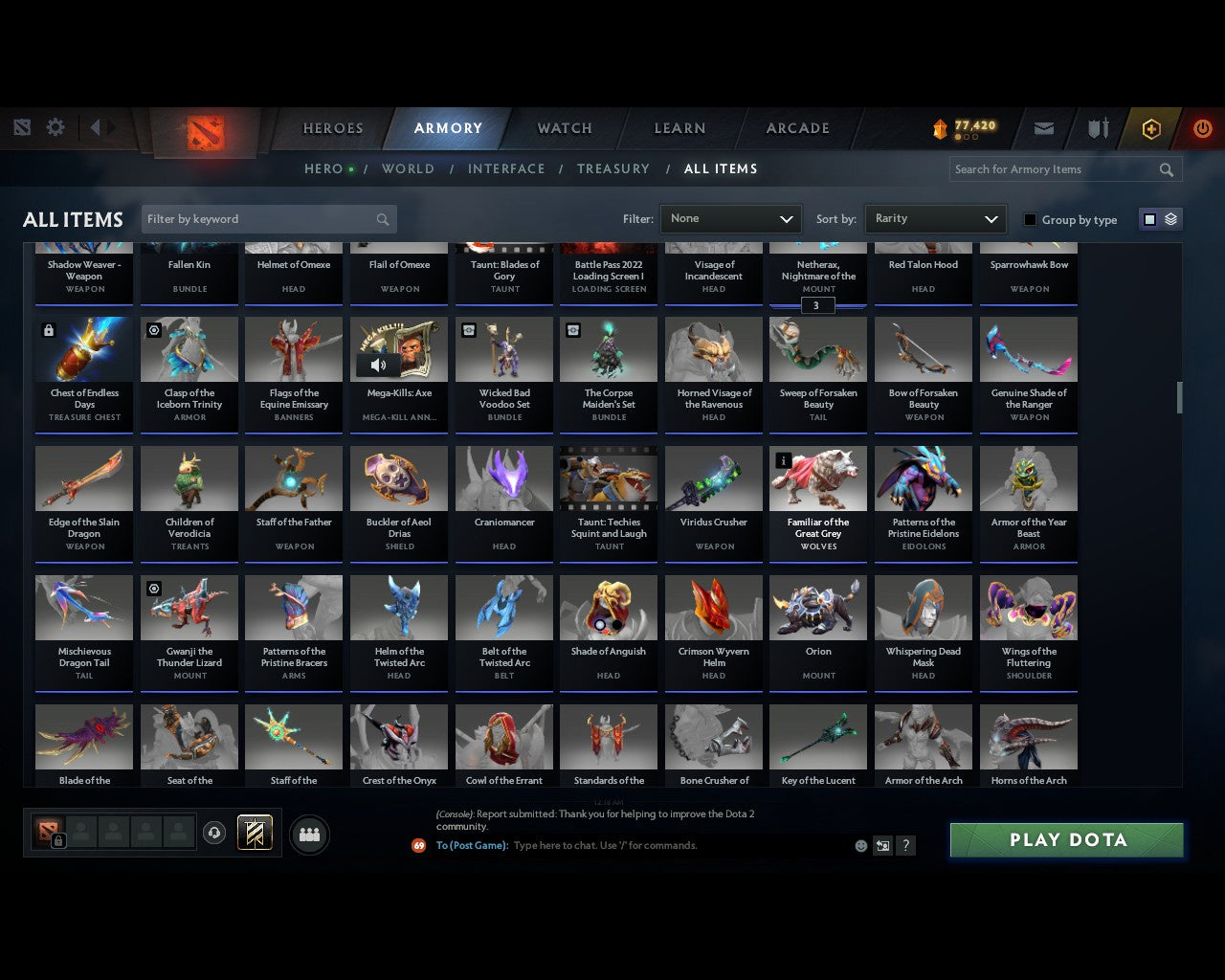Open the Sort by Rarity dropdown

tap(935, 218)
